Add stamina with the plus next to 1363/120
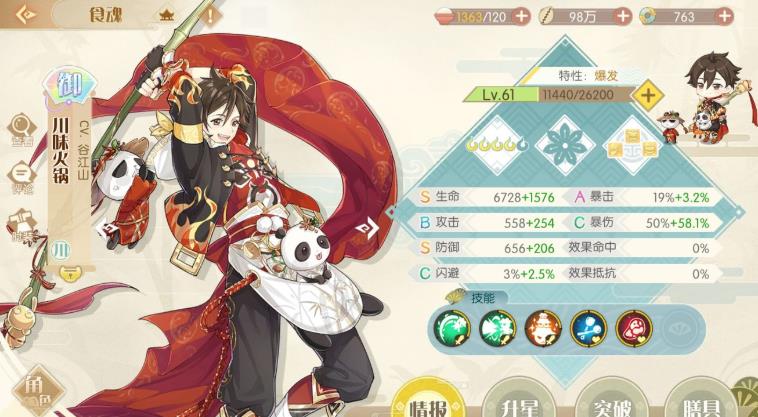This screenshot has width=758, height=417. (524, 16)
